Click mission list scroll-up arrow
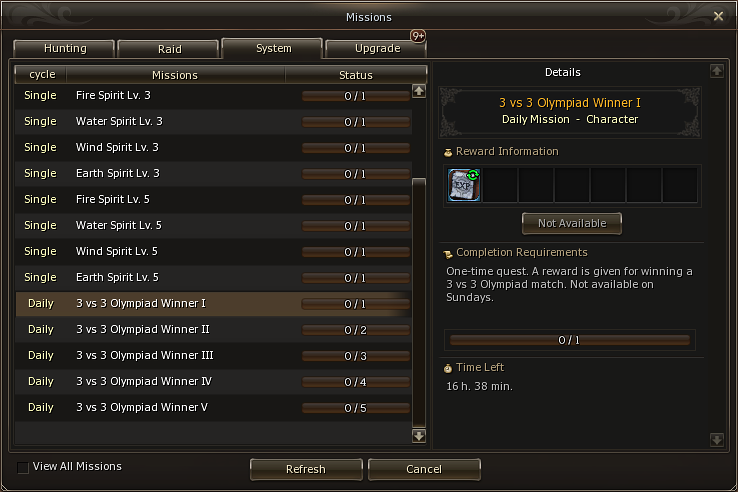This screenshot has width=738, height=492. coord(419,90)
